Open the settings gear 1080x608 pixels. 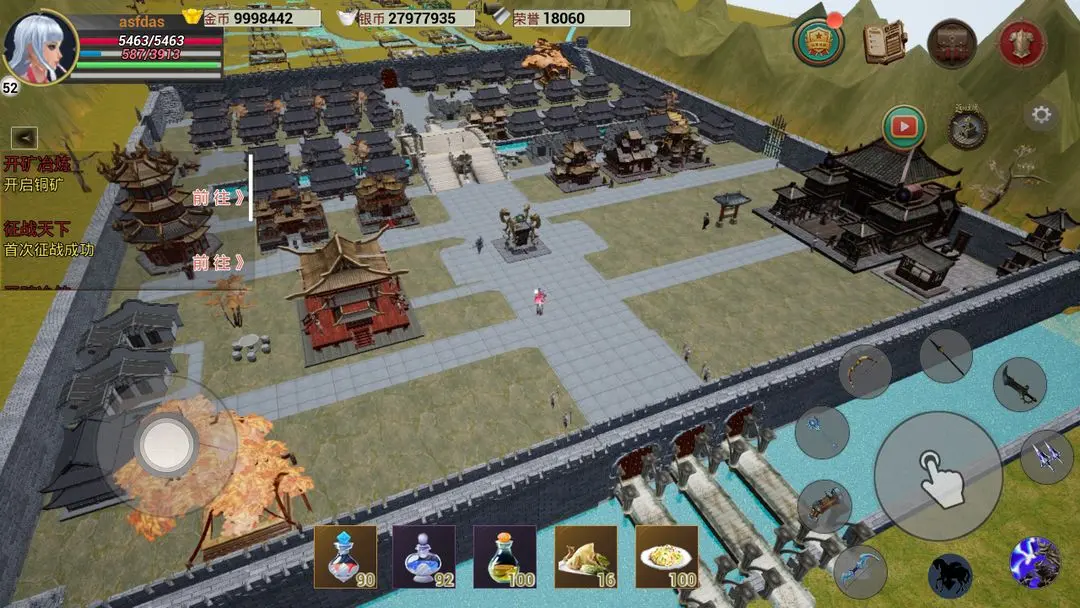(x=1041, y=115)
